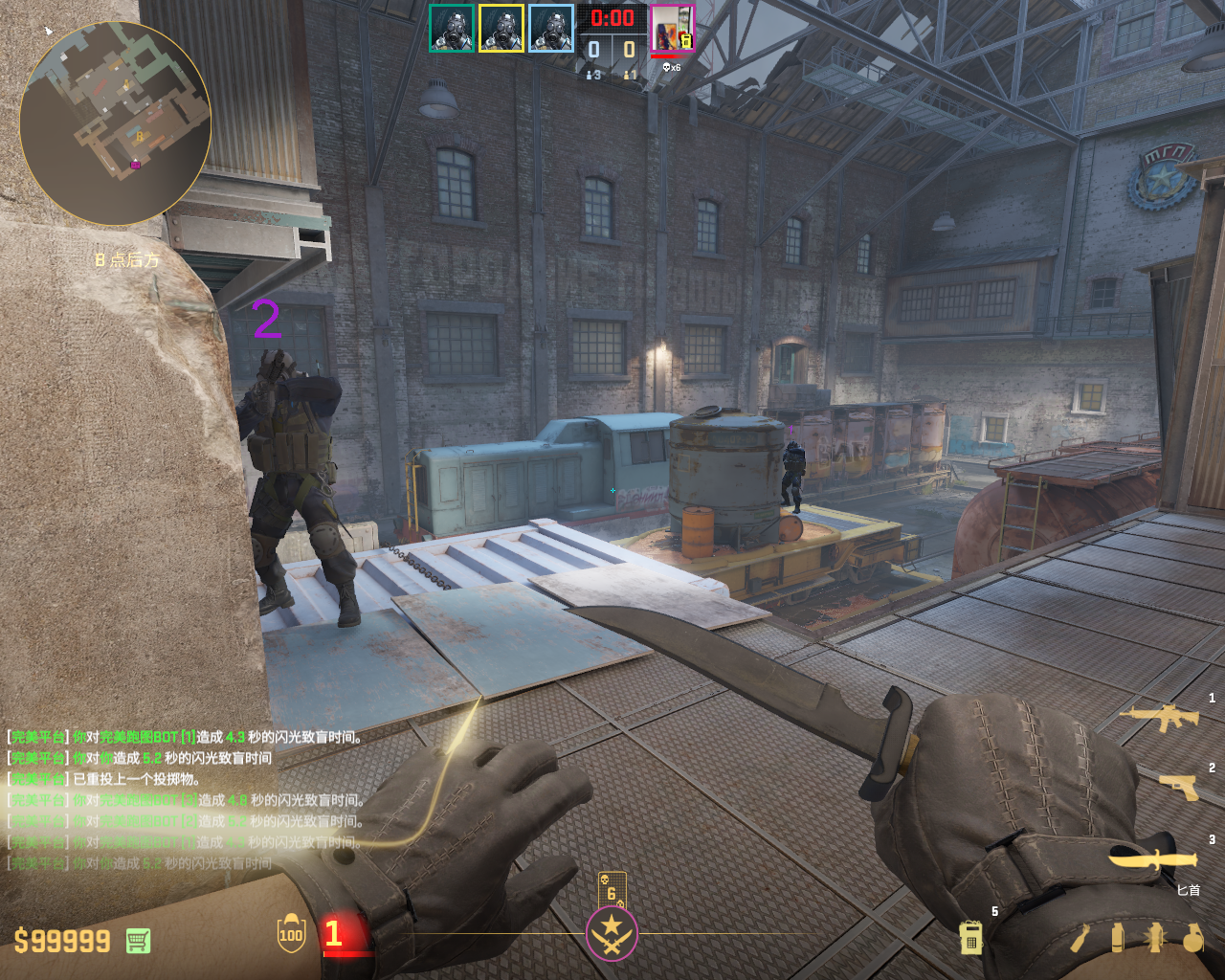This screenshot has width=1225, height=980.
Task: Click the circular radar minimap
Action: [115, 123]
